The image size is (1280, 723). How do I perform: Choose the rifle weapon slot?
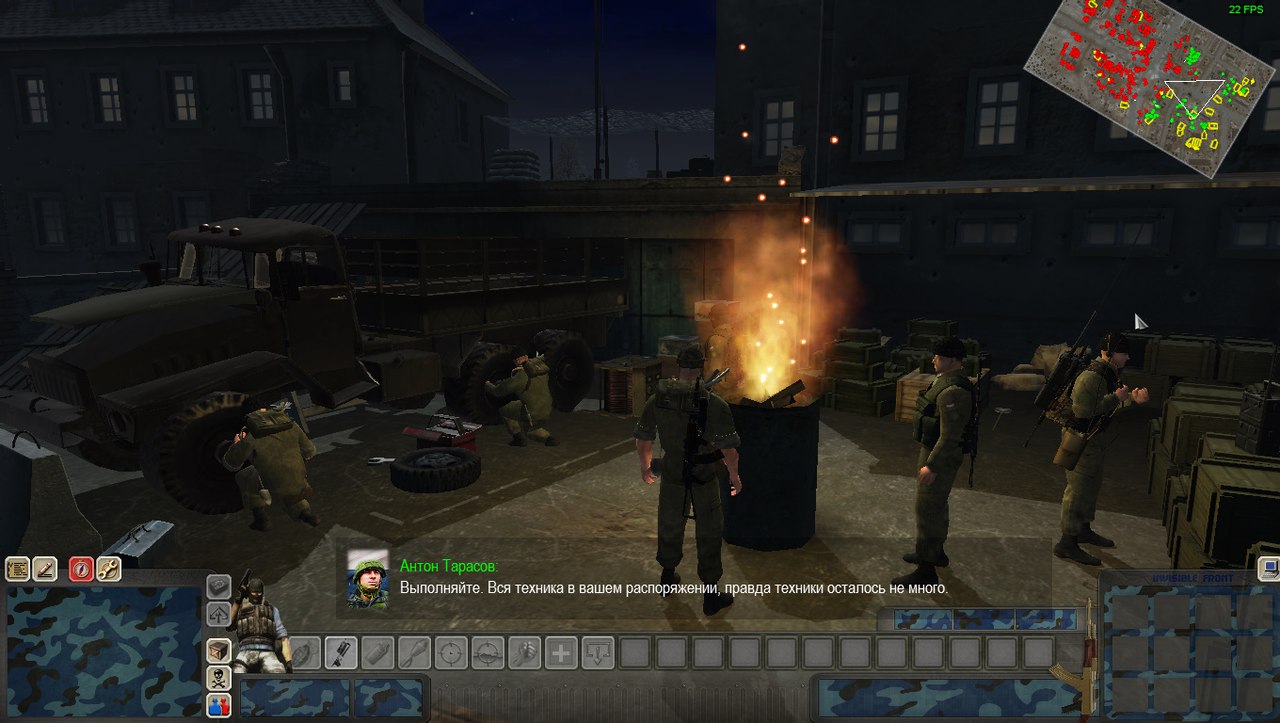tap(341, 653)
